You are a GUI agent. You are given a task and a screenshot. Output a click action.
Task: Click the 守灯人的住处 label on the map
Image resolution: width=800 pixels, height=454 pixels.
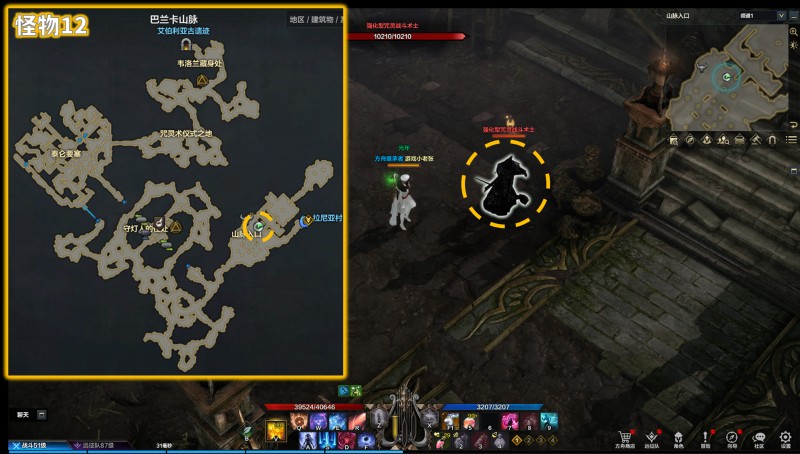[144, 228]
